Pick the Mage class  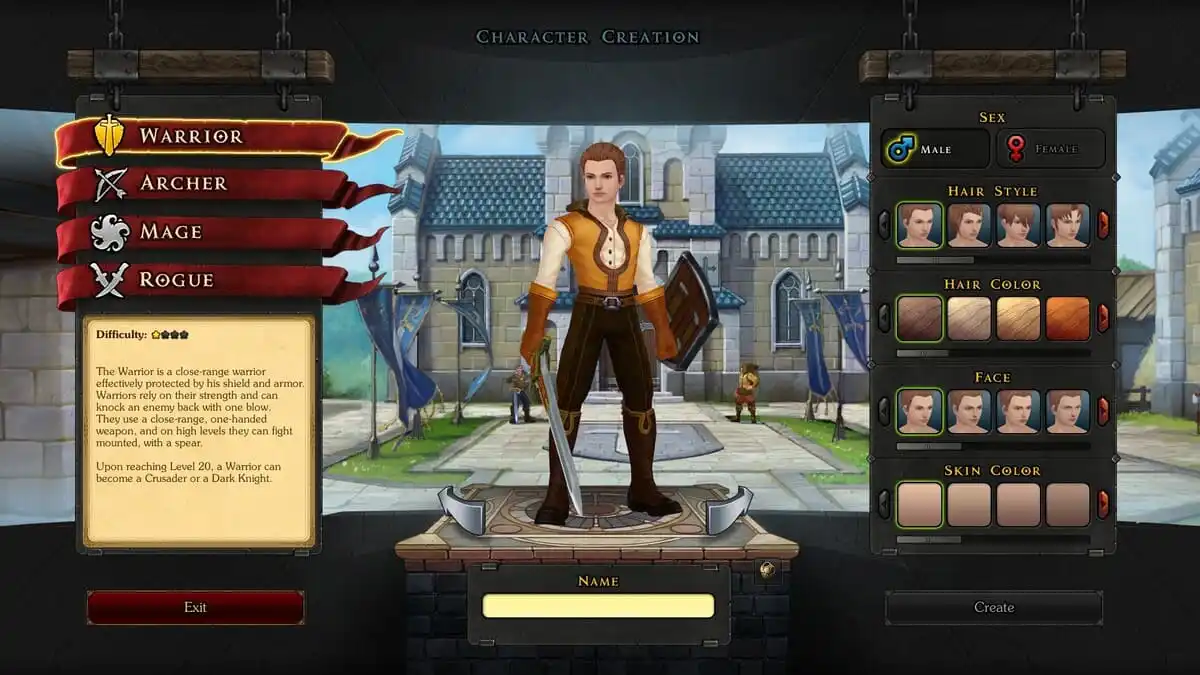click(x=170, y=232)
